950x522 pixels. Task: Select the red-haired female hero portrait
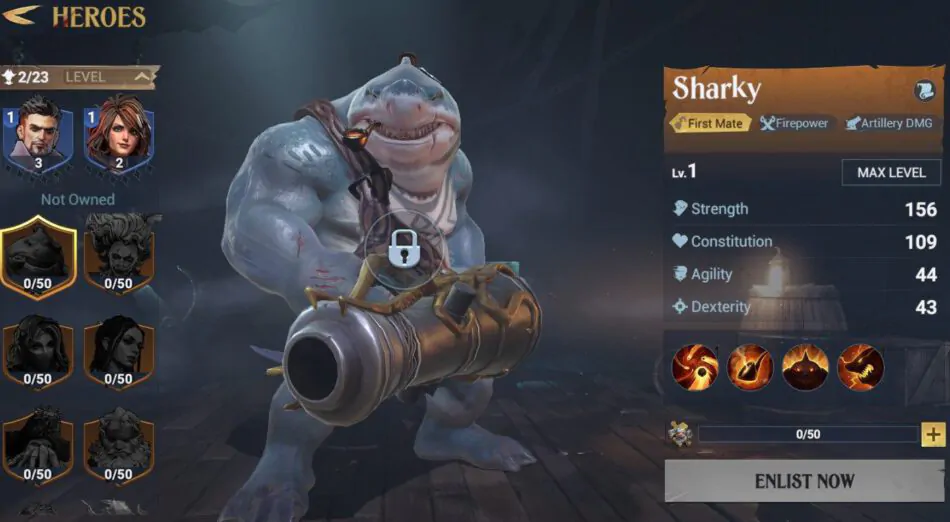(118, 138)
